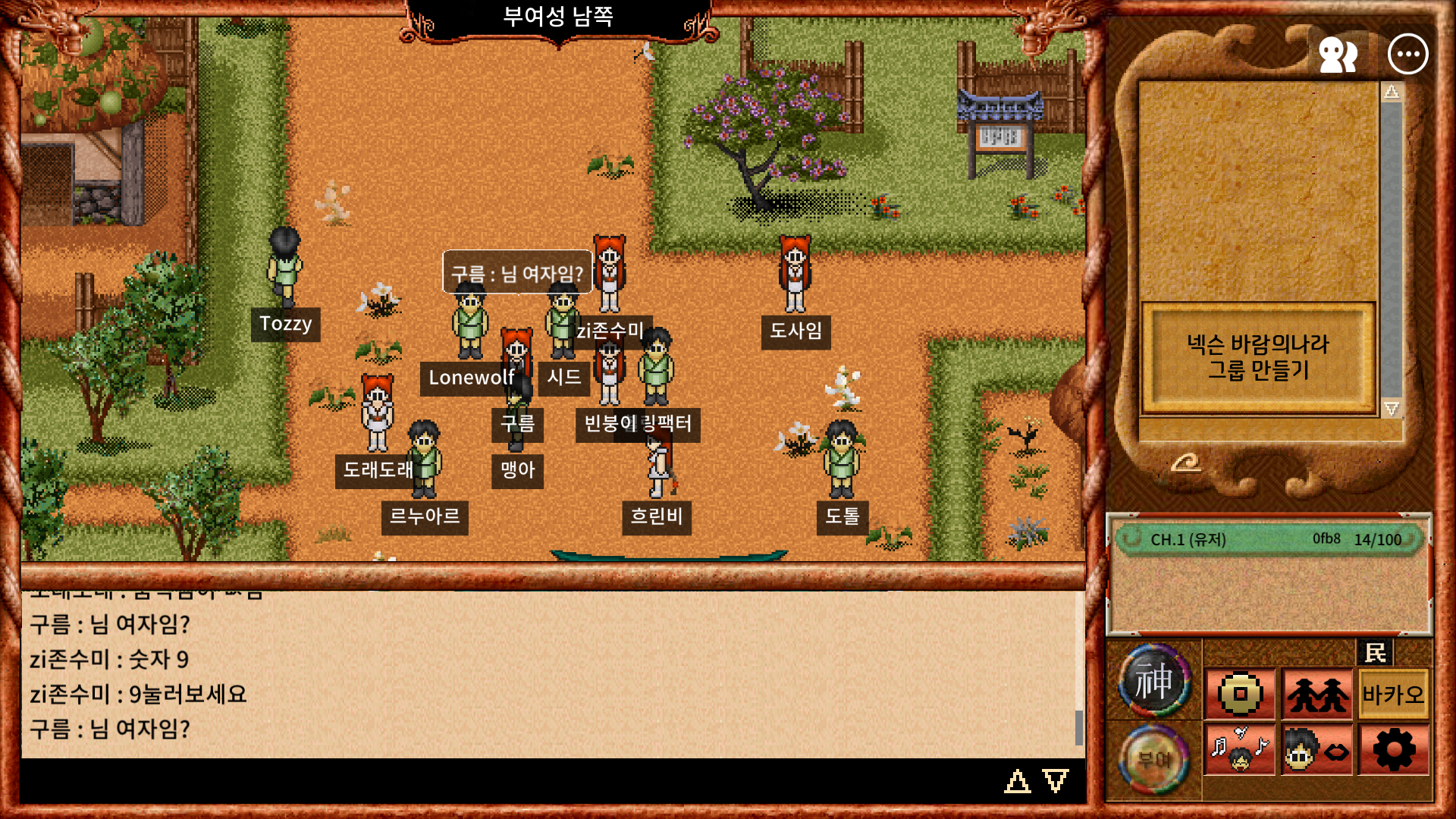
Task: Click the round 神 orb button
Action: click(1153, 680)
